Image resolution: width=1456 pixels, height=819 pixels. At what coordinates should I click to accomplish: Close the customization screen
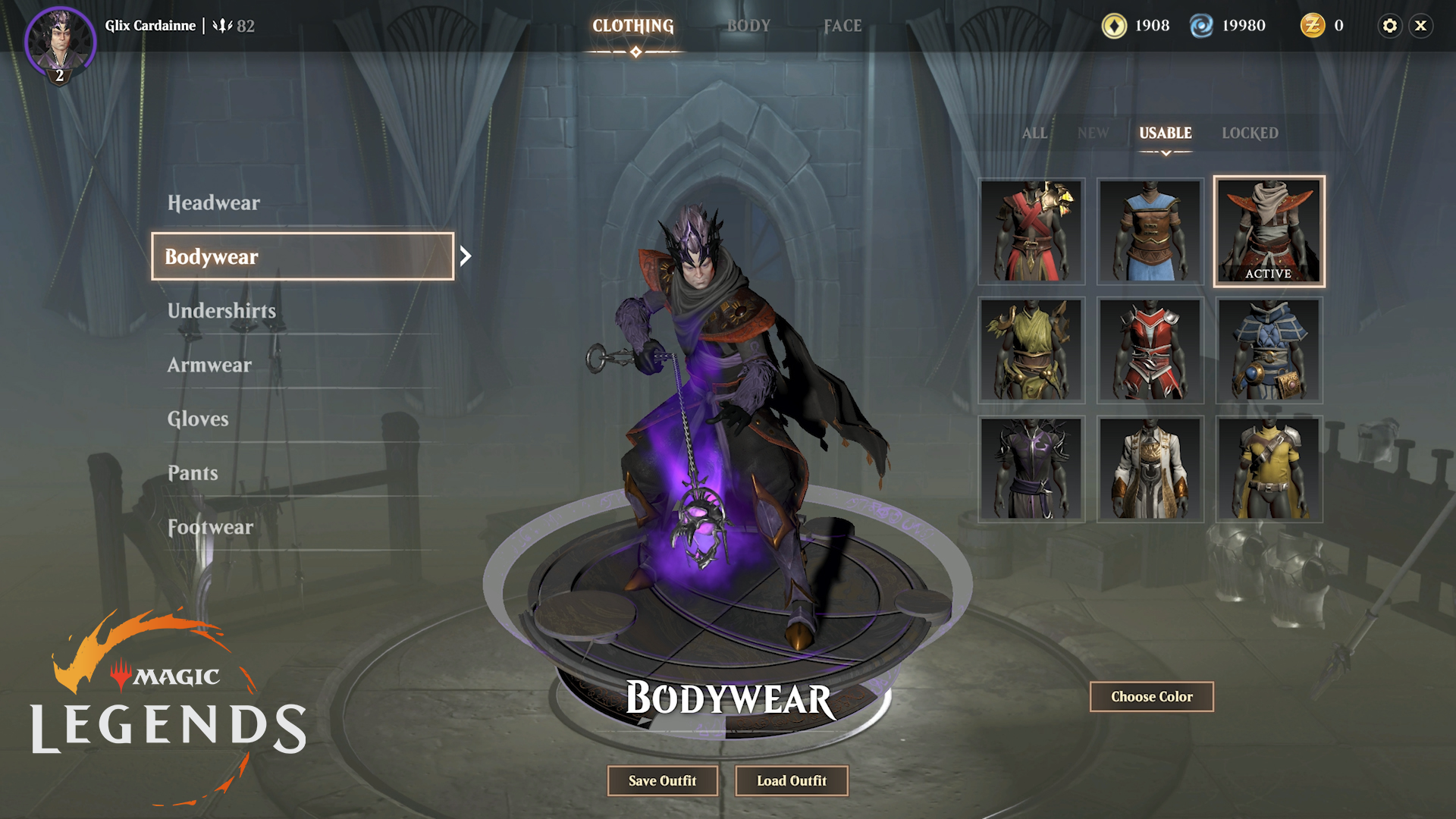pos(1421,26)
